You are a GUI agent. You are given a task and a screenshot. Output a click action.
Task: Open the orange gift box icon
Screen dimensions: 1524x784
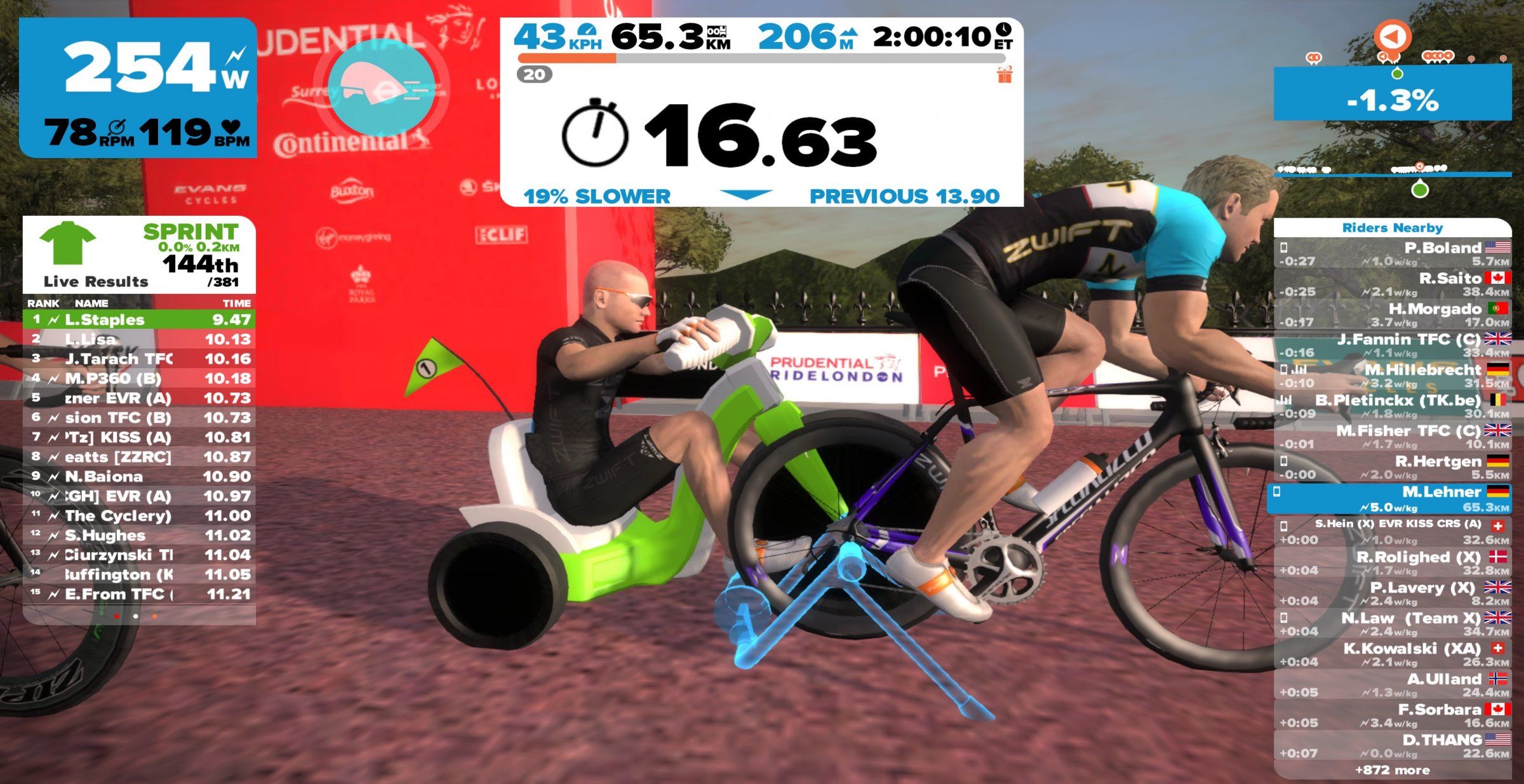click(x=1004, y=76)
